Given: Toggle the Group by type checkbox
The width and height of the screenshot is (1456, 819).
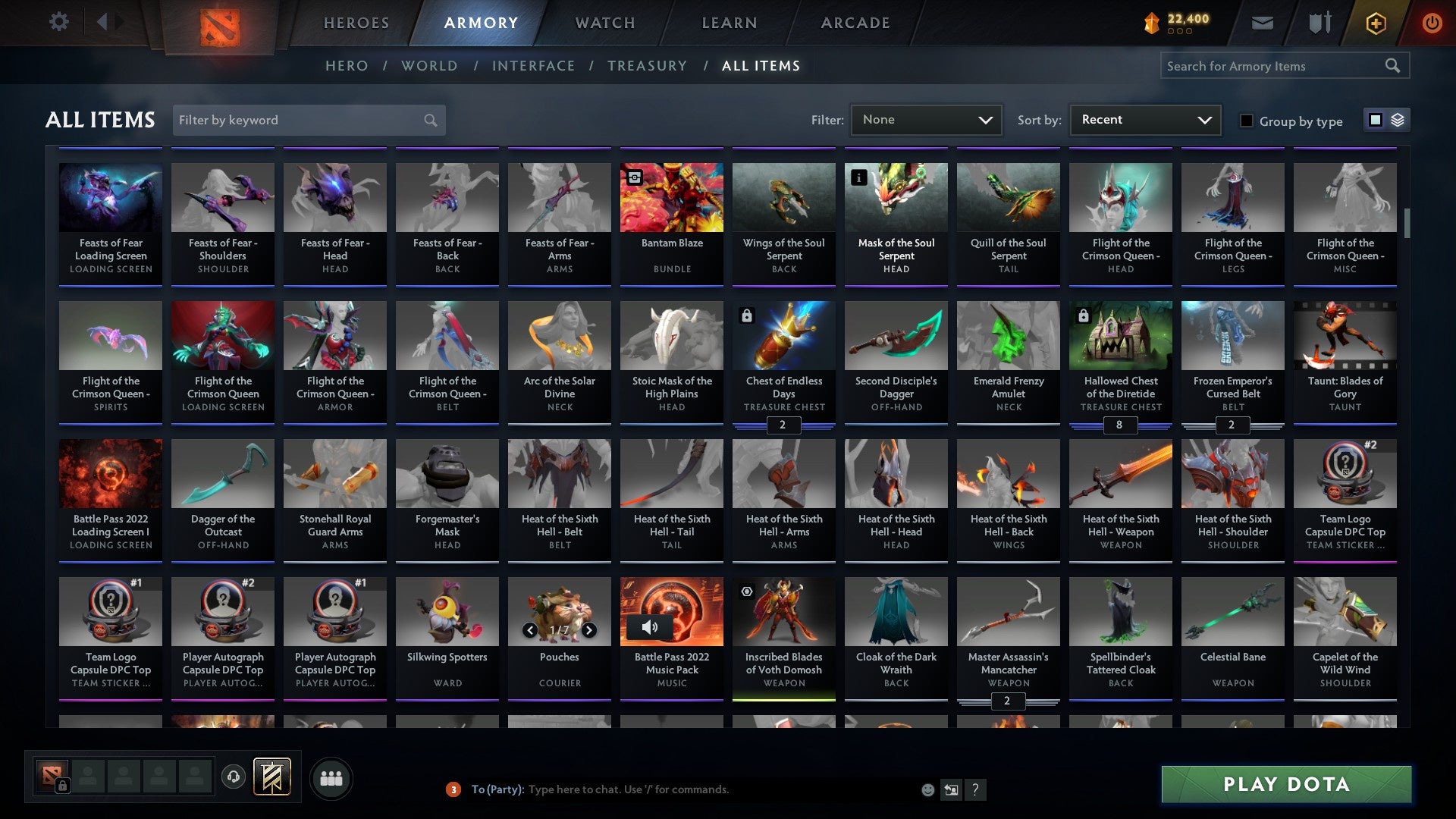Looking at the screenshot, I should pos(1247,120).
